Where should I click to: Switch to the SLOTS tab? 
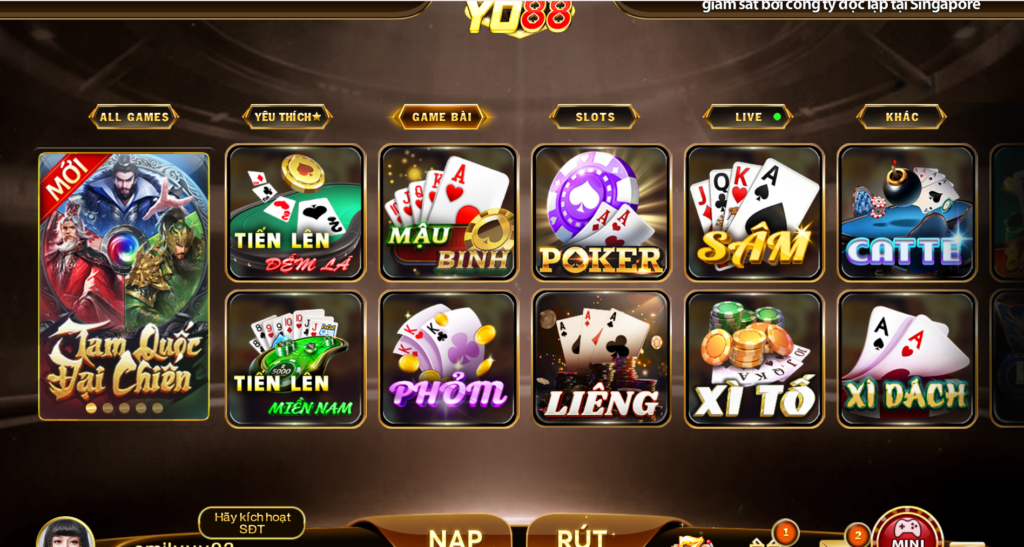[x=595, y=117]
